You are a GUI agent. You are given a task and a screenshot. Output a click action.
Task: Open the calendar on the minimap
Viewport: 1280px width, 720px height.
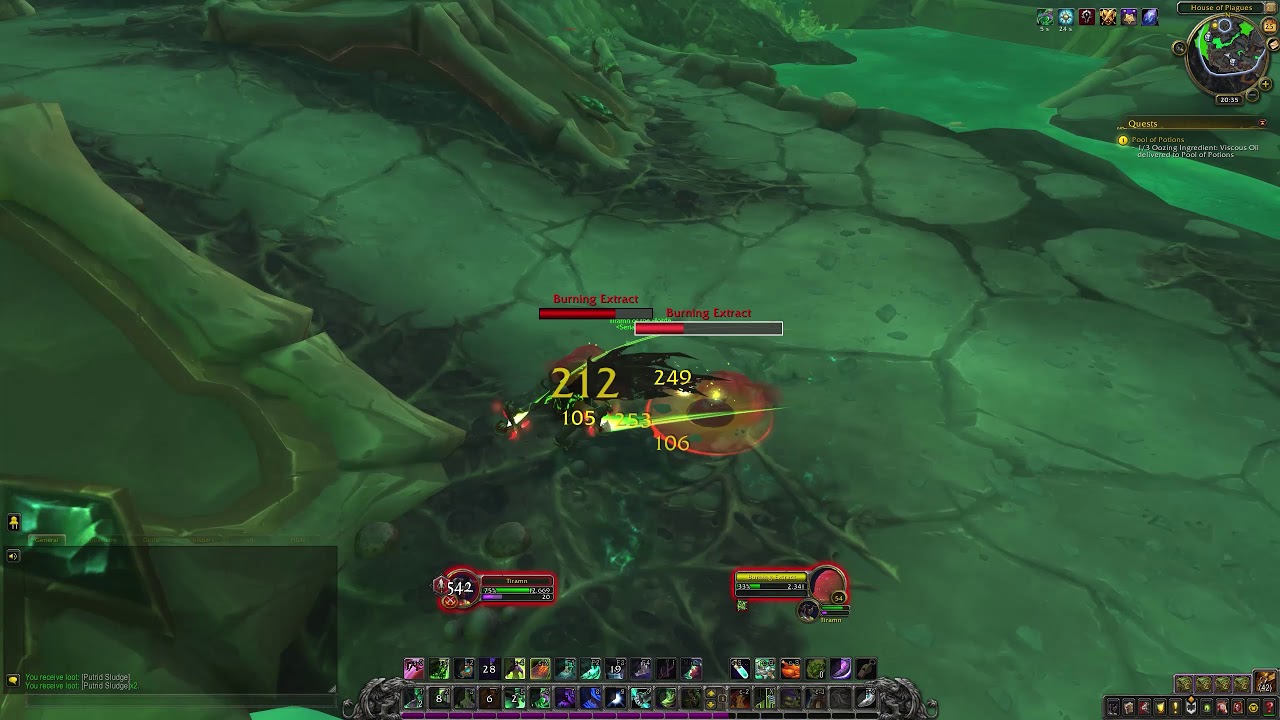[x=1270, y=26]
